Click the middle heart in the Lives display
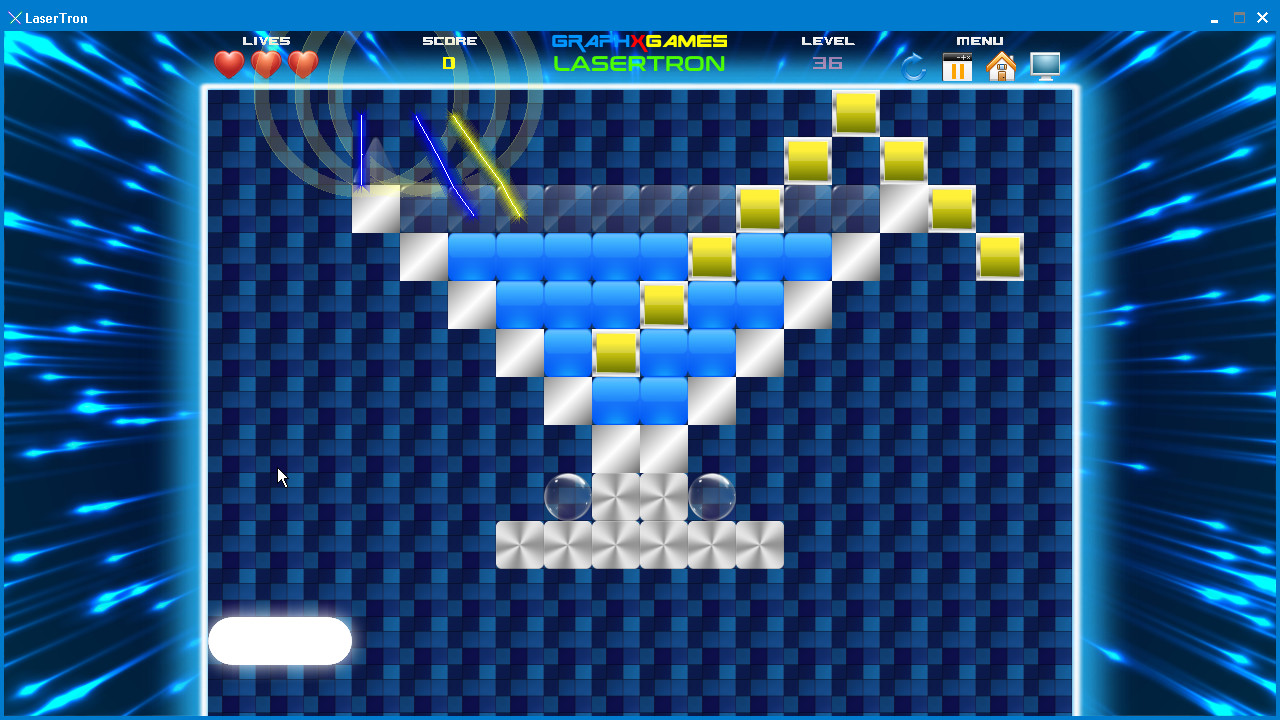 coord(264,64)
